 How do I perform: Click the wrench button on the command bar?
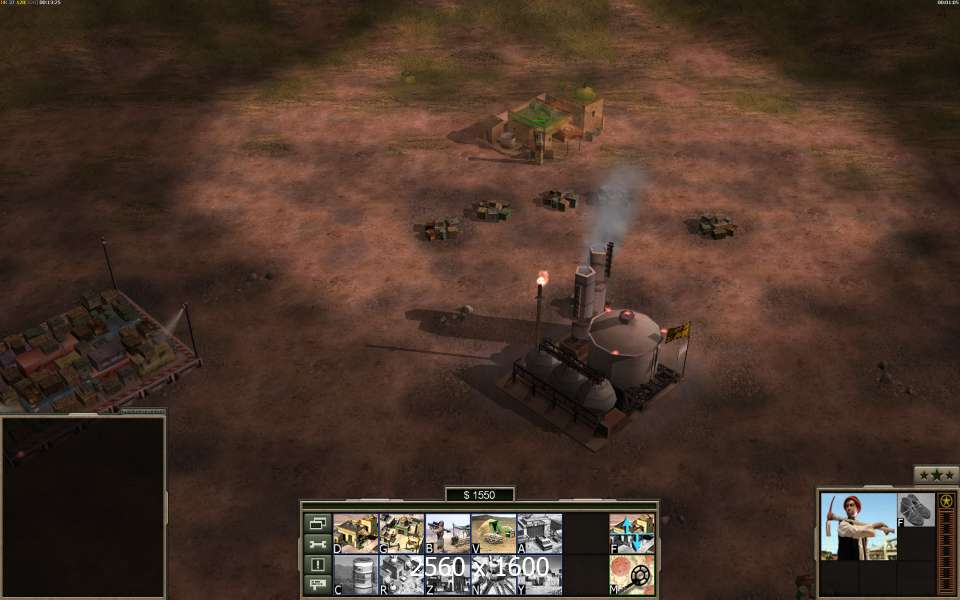(x=317, y=544)
